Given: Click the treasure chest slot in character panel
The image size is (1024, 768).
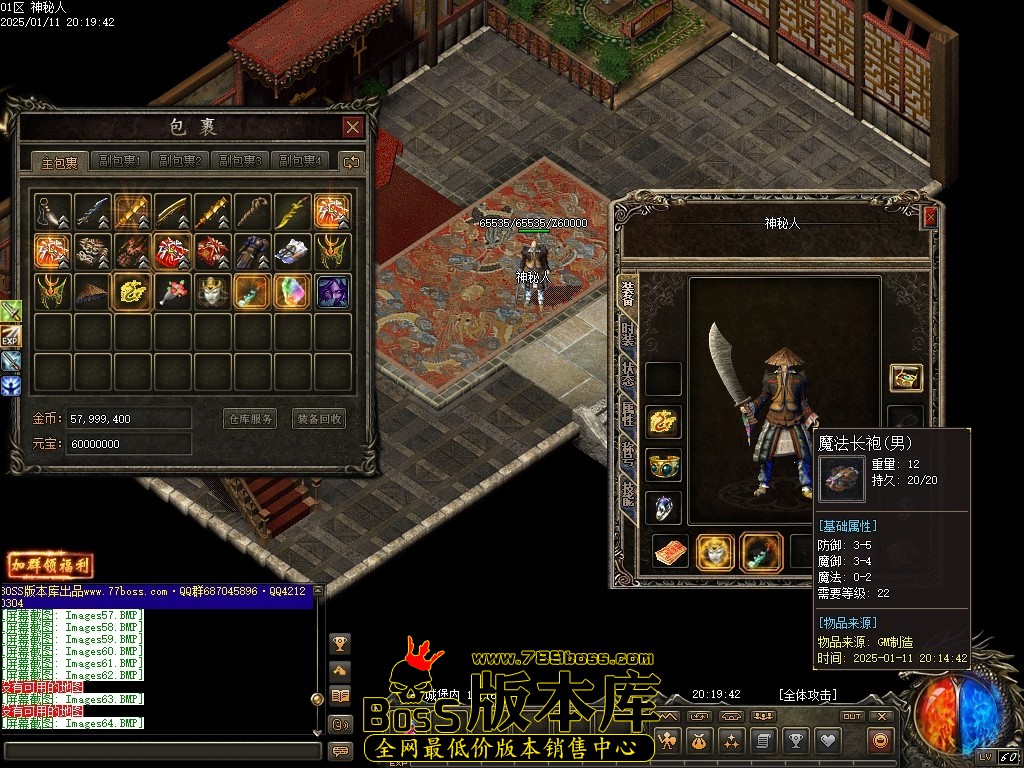Looking at the screenshot, I should pos(906,378).
